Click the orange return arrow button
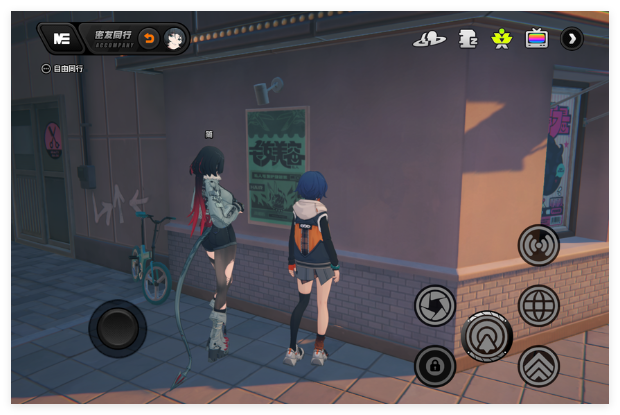This screenshot has width=620, height=415. [148, 39]
